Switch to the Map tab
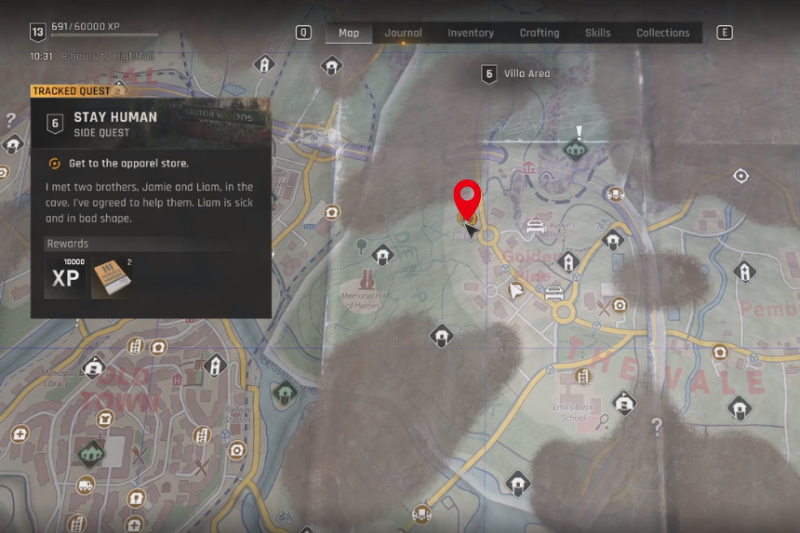 point(348,33)
